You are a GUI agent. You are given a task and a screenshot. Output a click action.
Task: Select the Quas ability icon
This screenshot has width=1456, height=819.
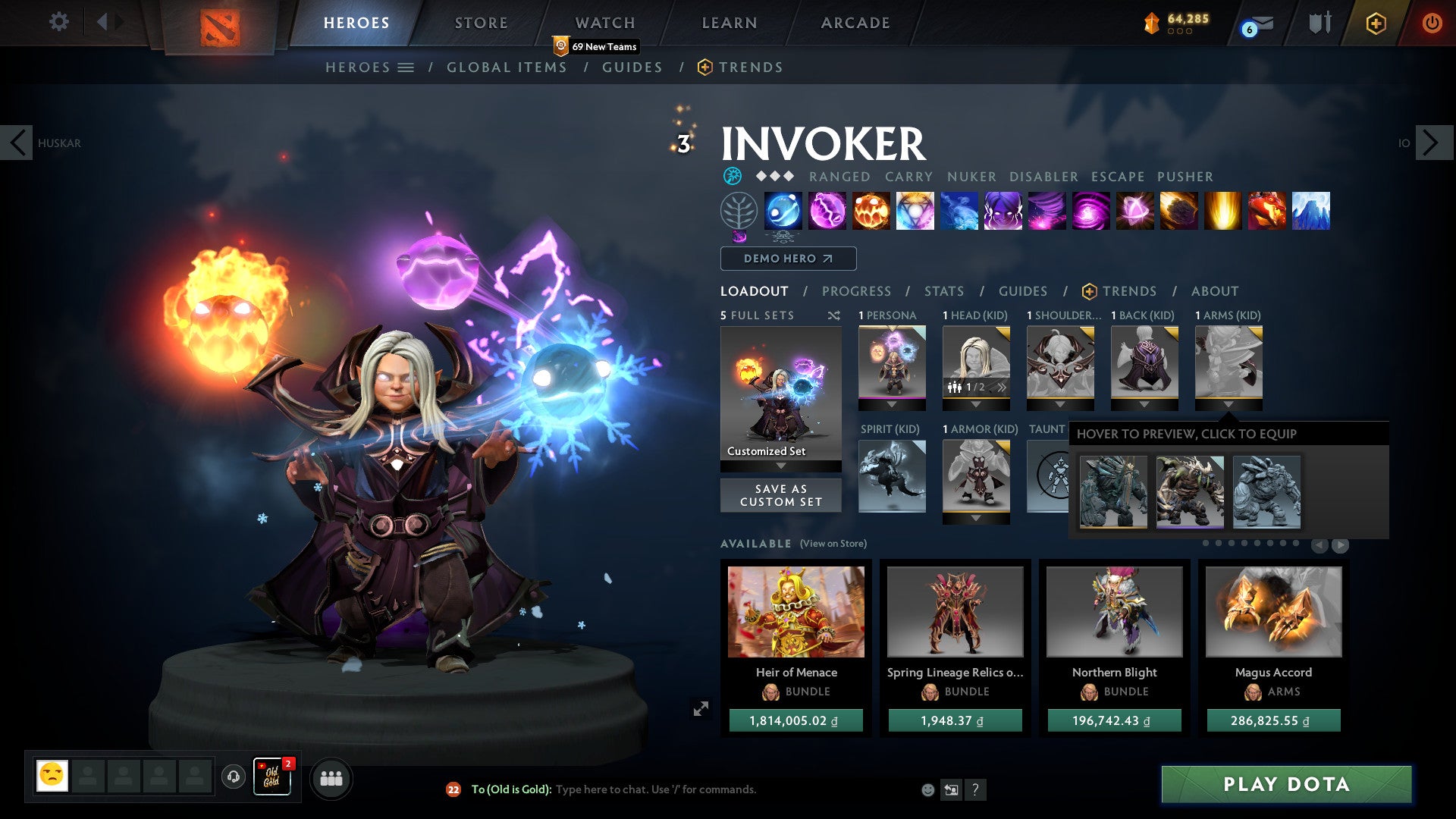782,211
